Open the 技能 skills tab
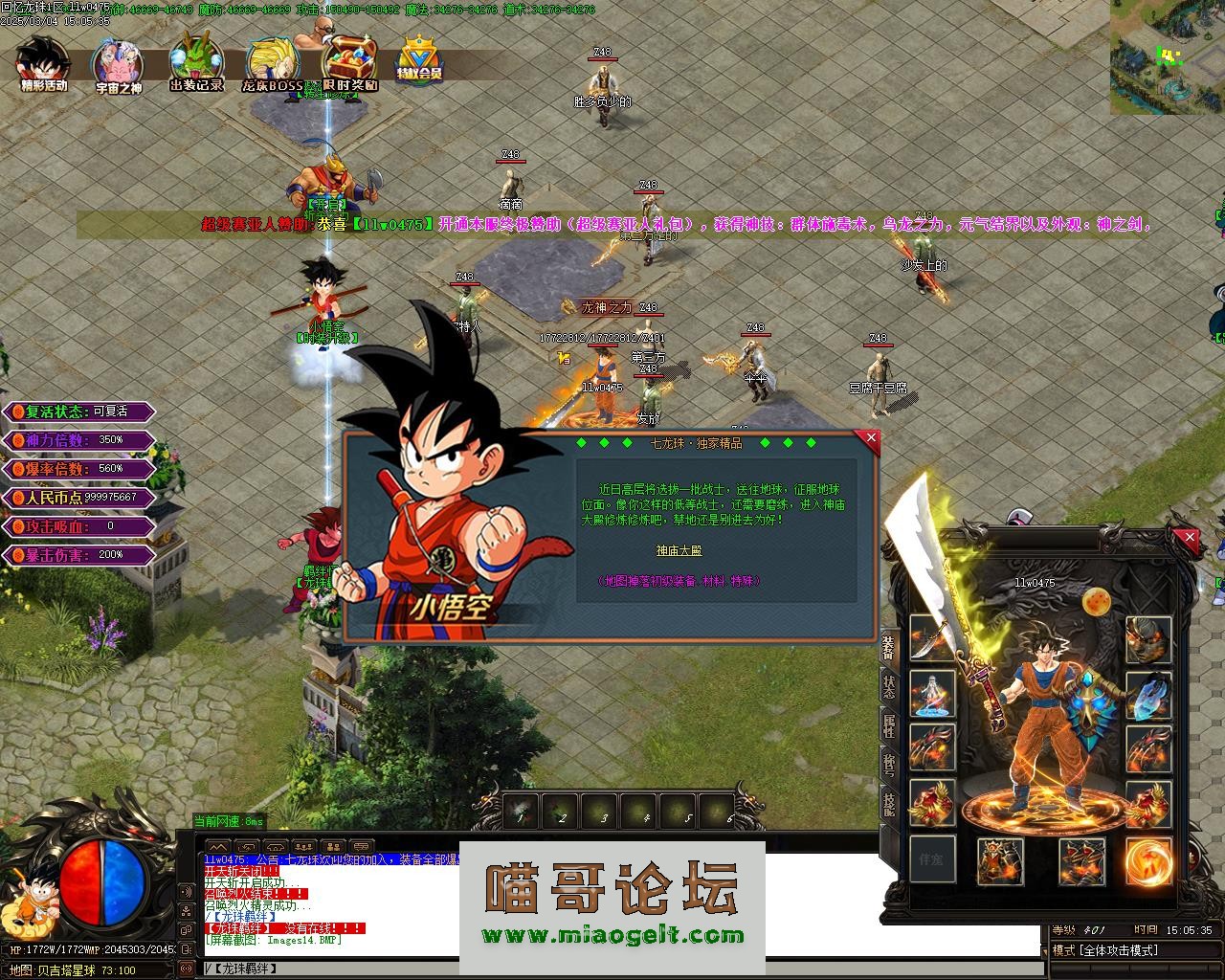1225x980 pixels. 889,802
